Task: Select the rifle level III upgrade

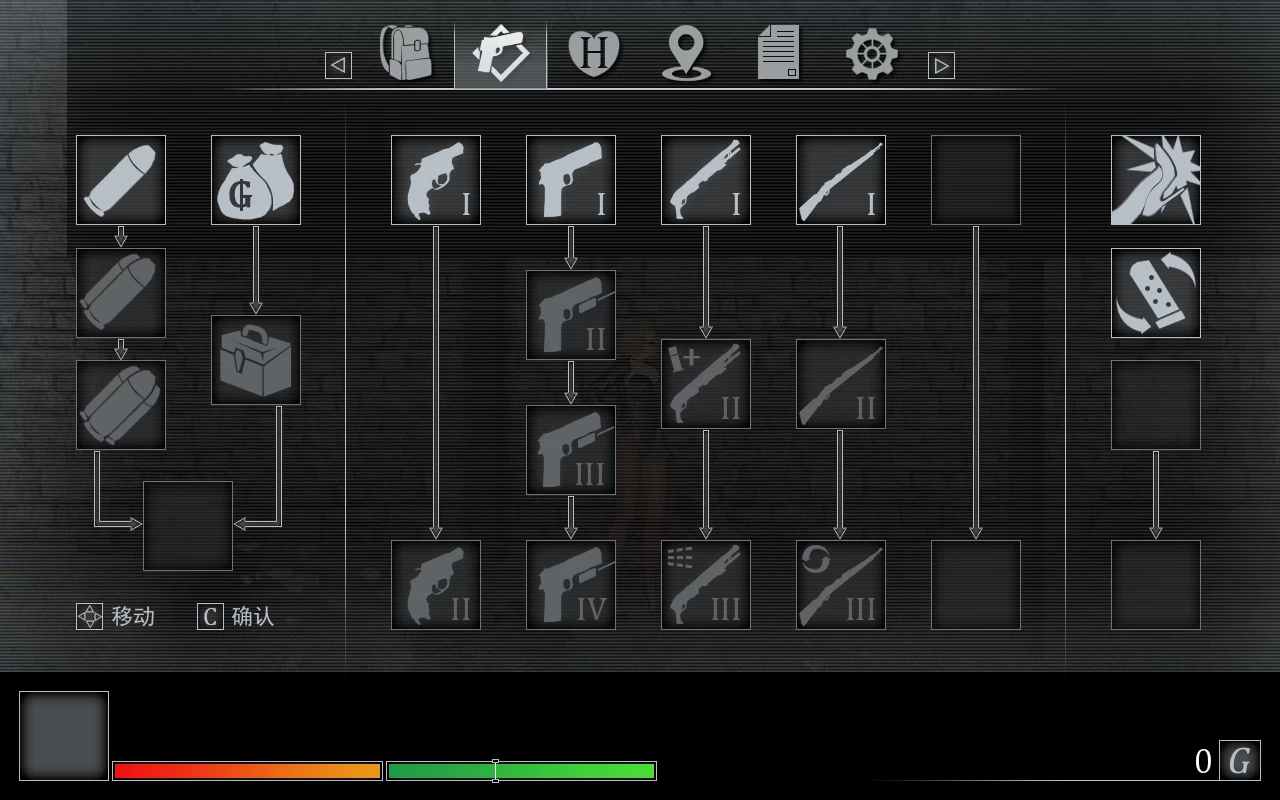Action: 841,585
